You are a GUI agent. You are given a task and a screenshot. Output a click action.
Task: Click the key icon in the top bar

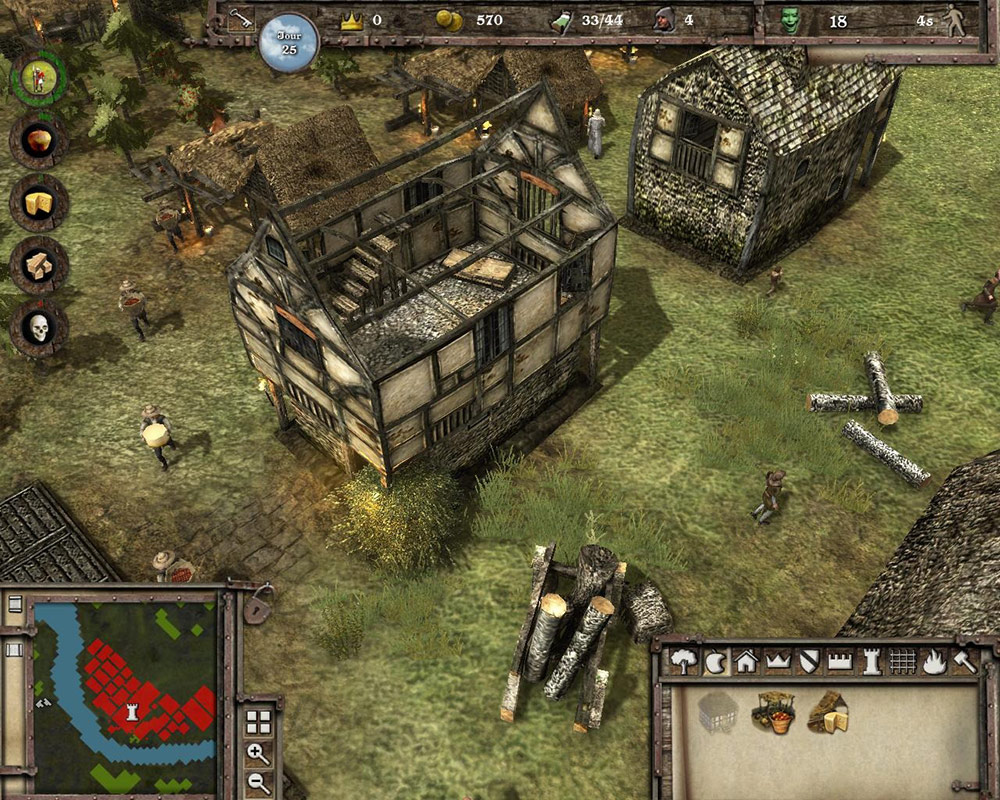[238, 18]
